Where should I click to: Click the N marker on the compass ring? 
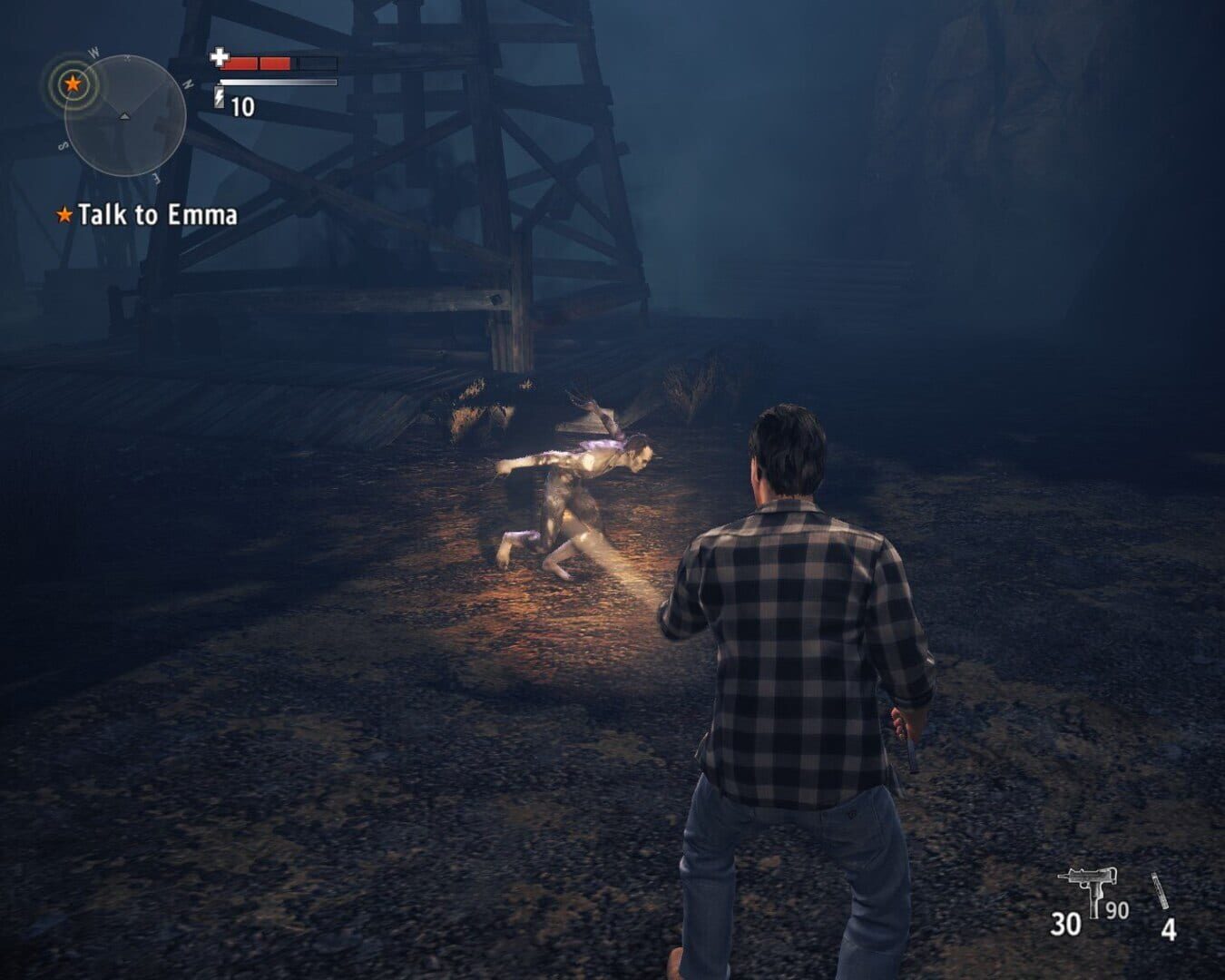[x=190, y=83]
